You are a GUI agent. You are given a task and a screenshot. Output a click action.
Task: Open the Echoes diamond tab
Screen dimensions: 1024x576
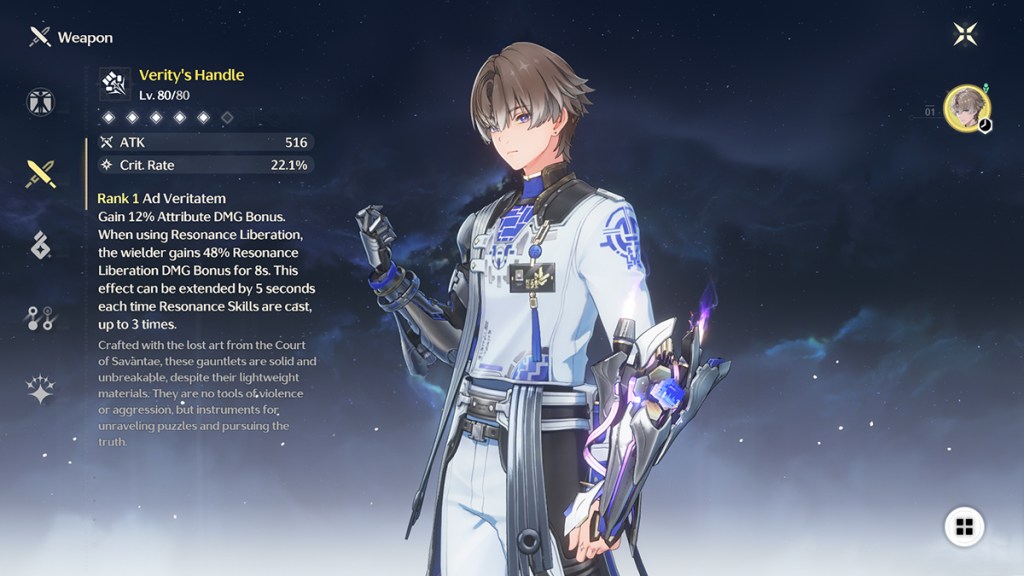(x=41, y=245)
